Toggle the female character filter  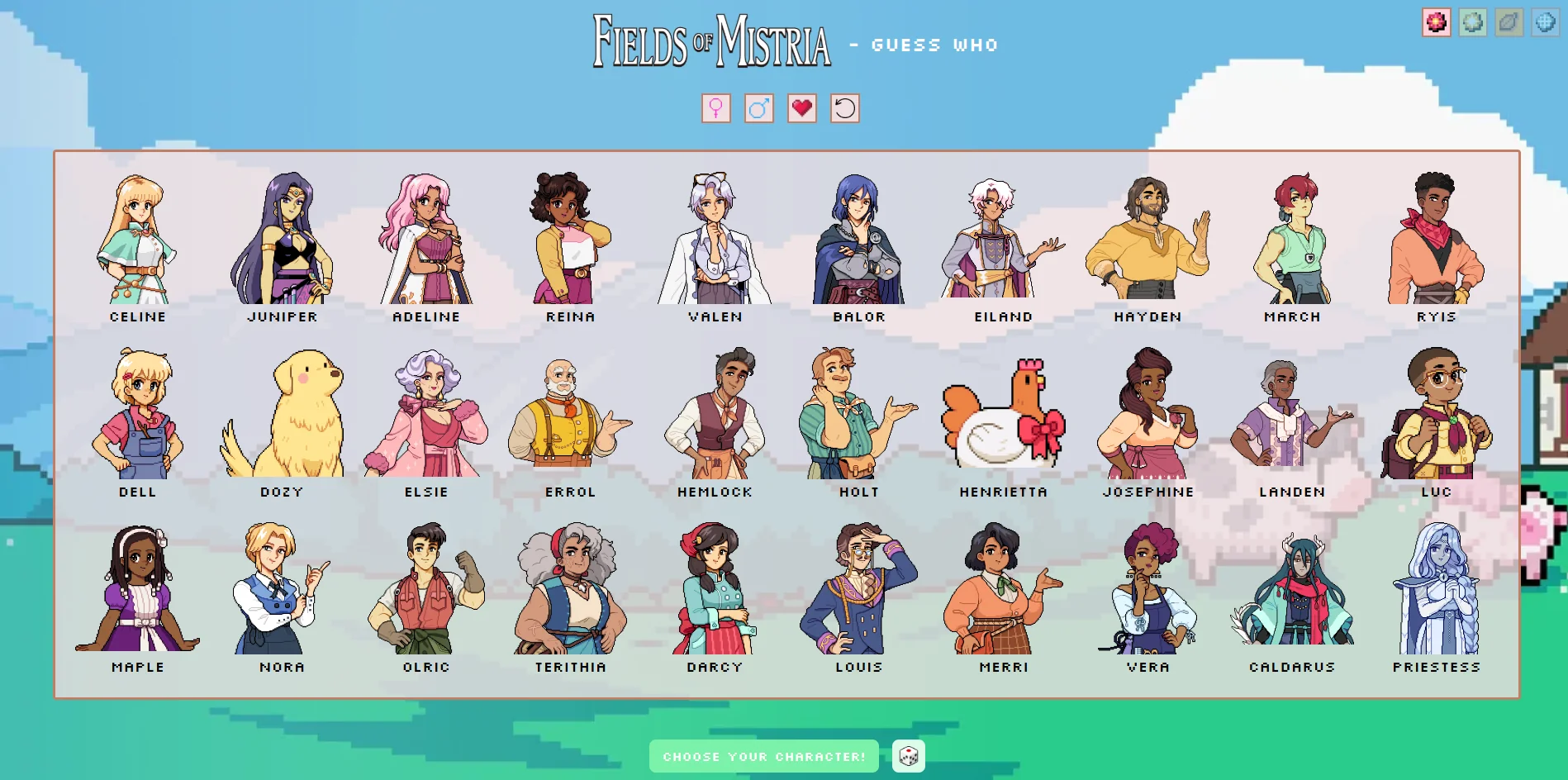tap(716, 108)
